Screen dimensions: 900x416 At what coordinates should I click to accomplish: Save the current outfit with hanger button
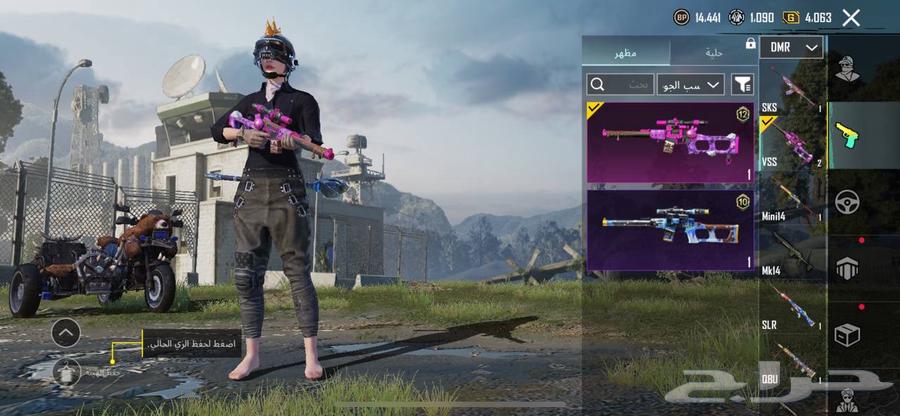(67, 370)
